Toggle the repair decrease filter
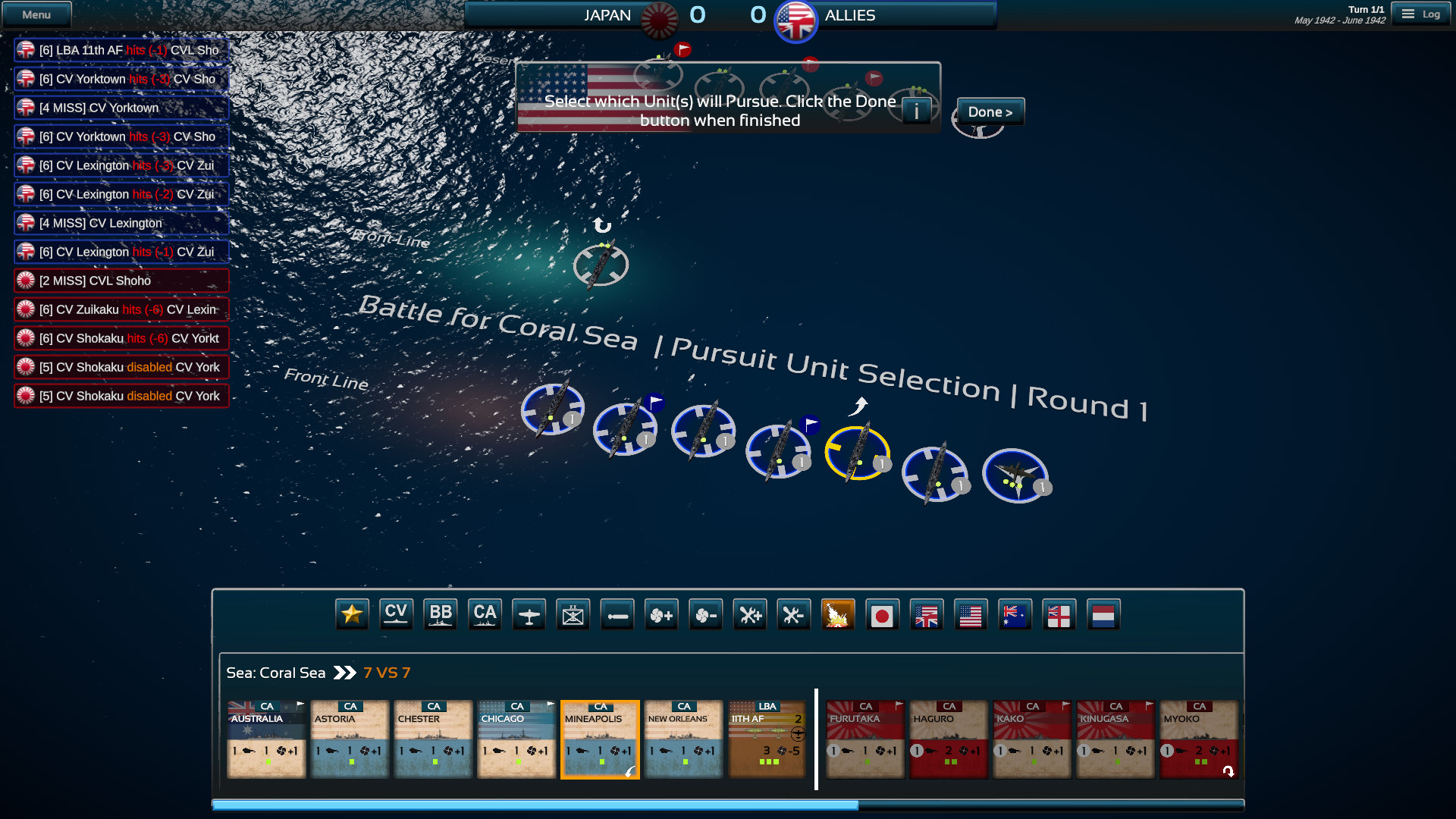This screenshot has height=819, width=1456. point(794,614)
